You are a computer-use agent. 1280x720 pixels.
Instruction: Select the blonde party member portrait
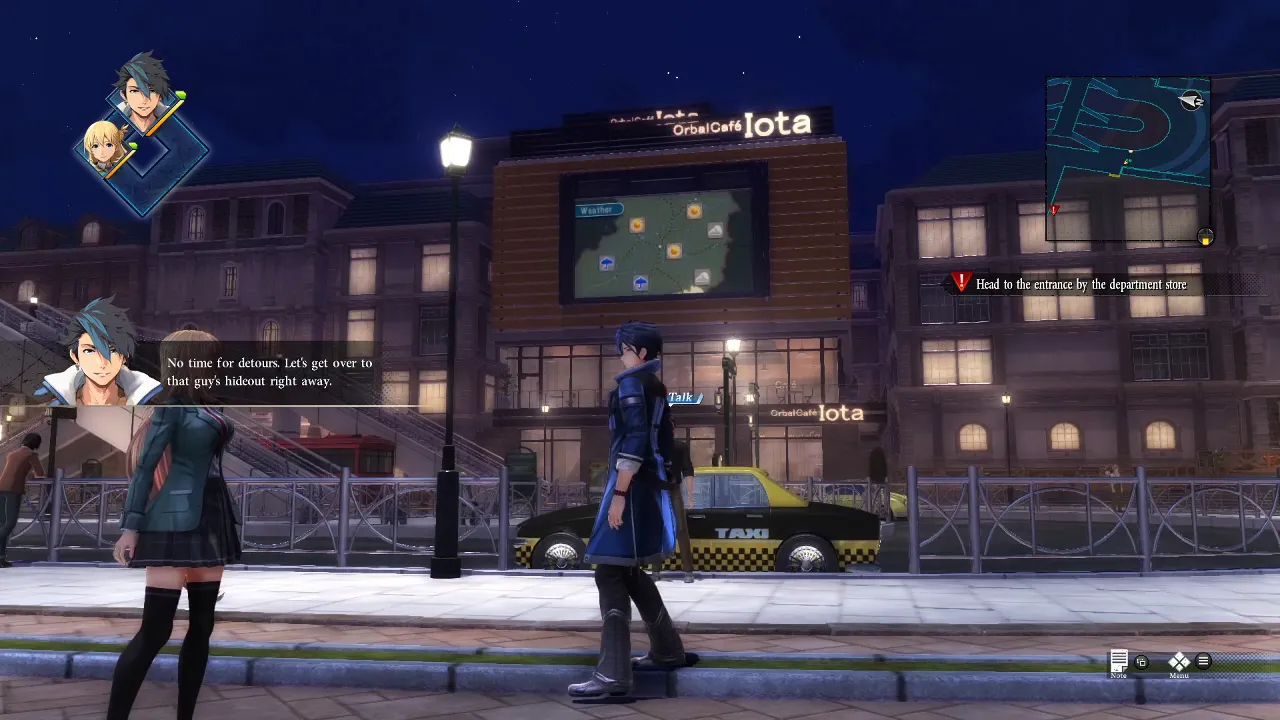(103, 146)
